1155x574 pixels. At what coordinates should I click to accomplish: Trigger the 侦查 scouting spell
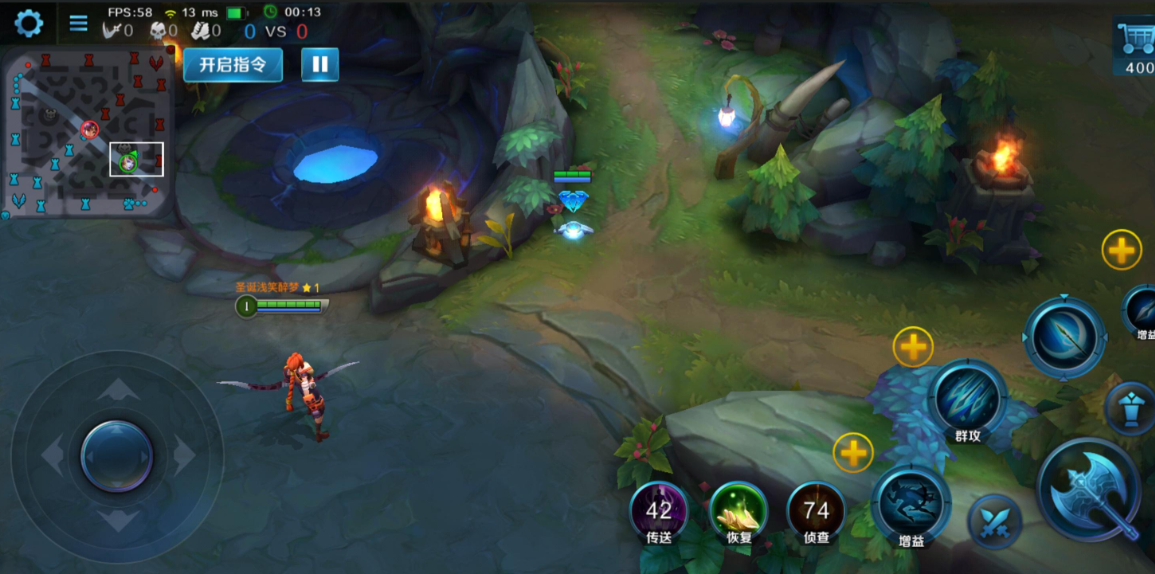tap(816, 512)
